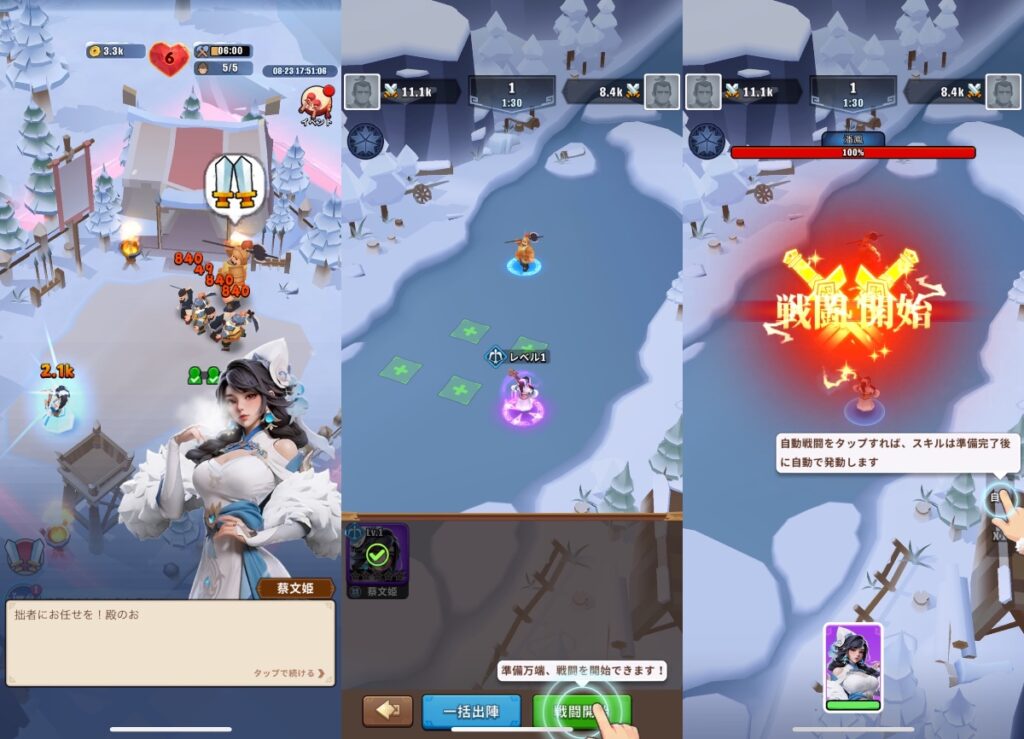Tap the 戦闘開始 battle start button
The height and width of the screenshot is (739, 1024).
click(582, 711)
